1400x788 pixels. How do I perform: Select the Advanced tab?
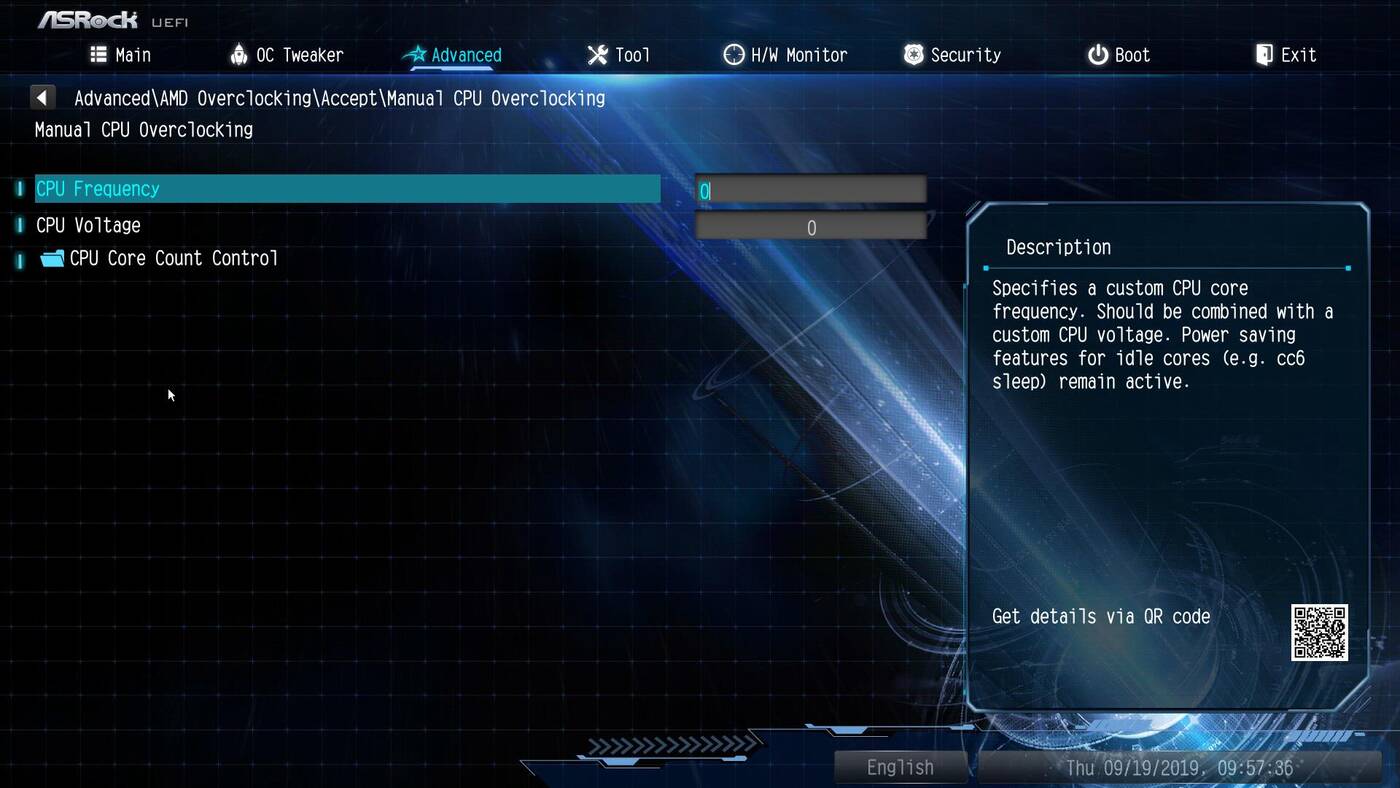coord(453,55)
